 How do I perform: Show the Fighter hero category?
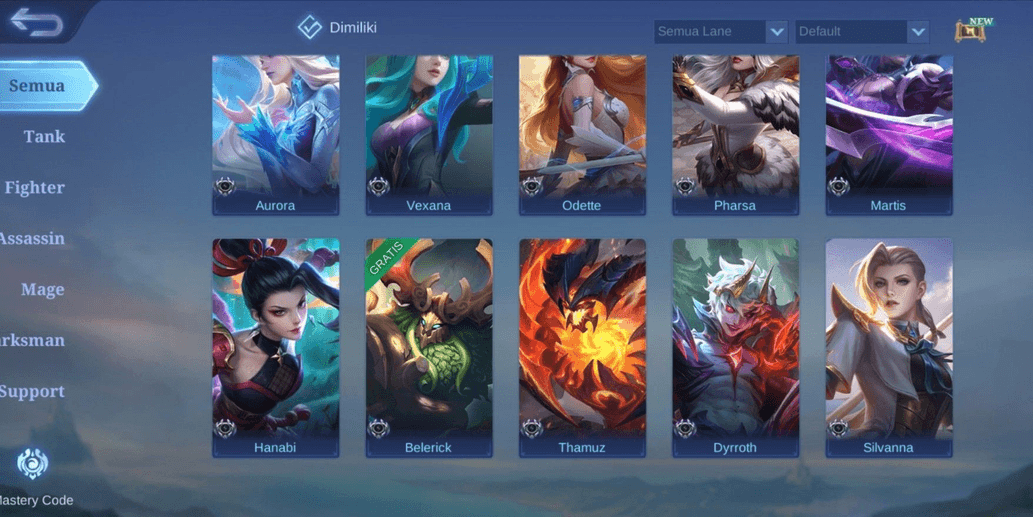[35, 188]
